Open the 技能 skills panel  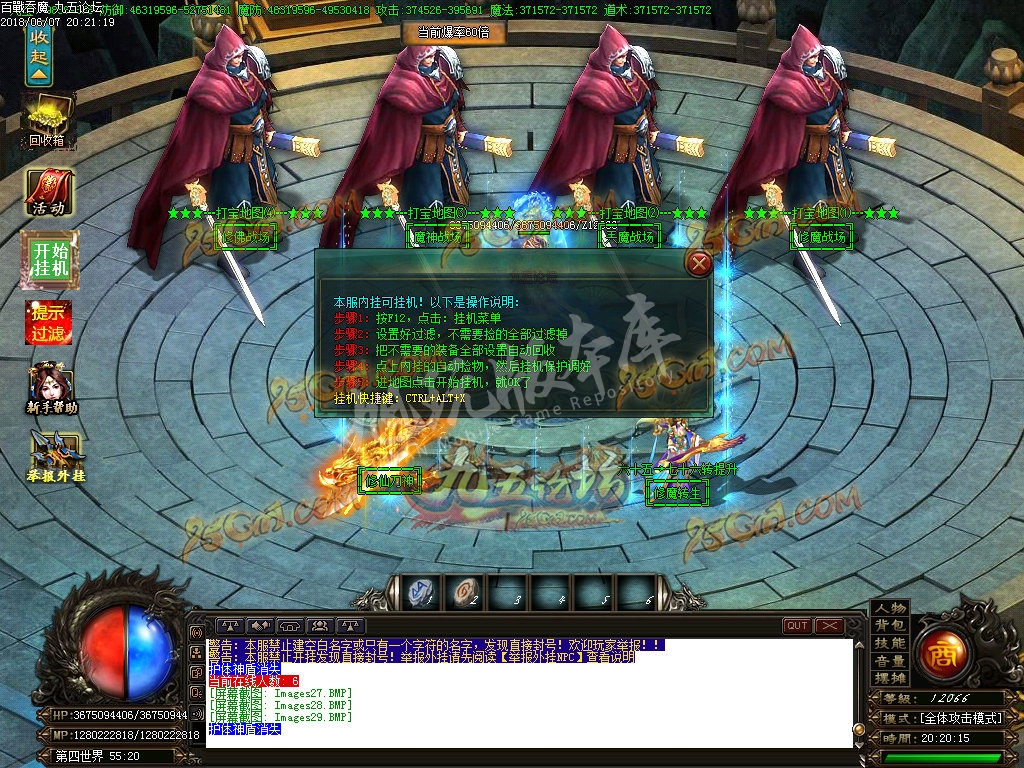coord(889,643)
